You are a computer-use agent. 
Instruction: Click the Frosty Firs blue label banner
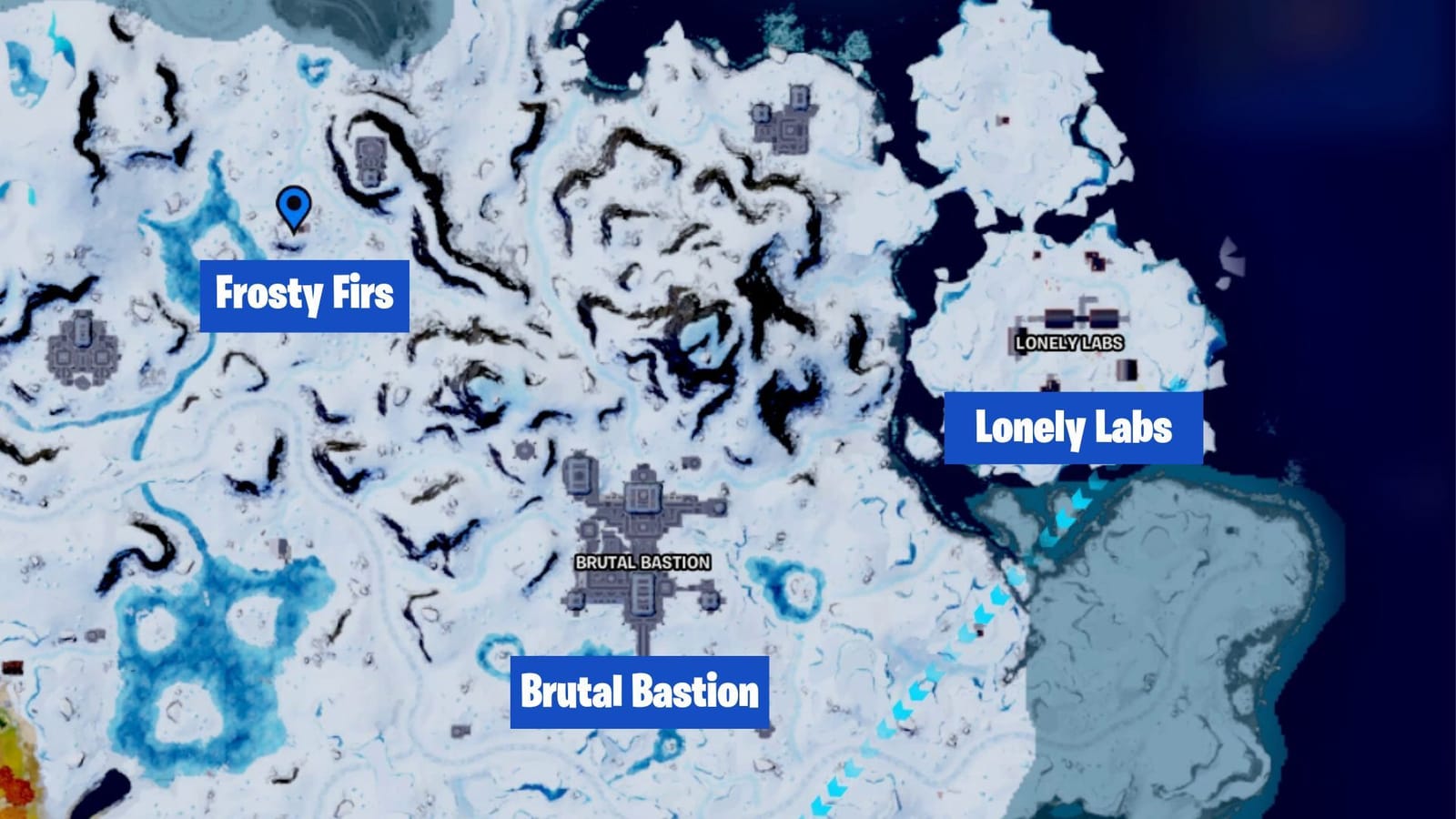coord(305,295)
